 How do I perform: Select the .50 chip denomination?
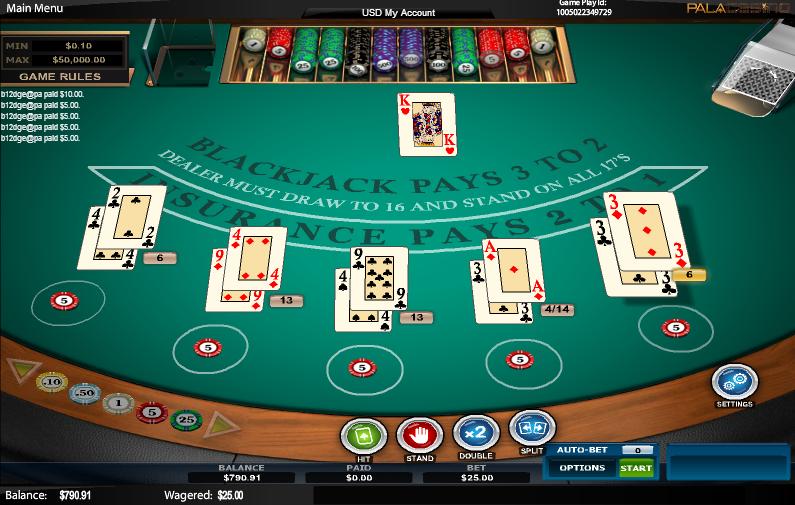click(x=85, y=393)
